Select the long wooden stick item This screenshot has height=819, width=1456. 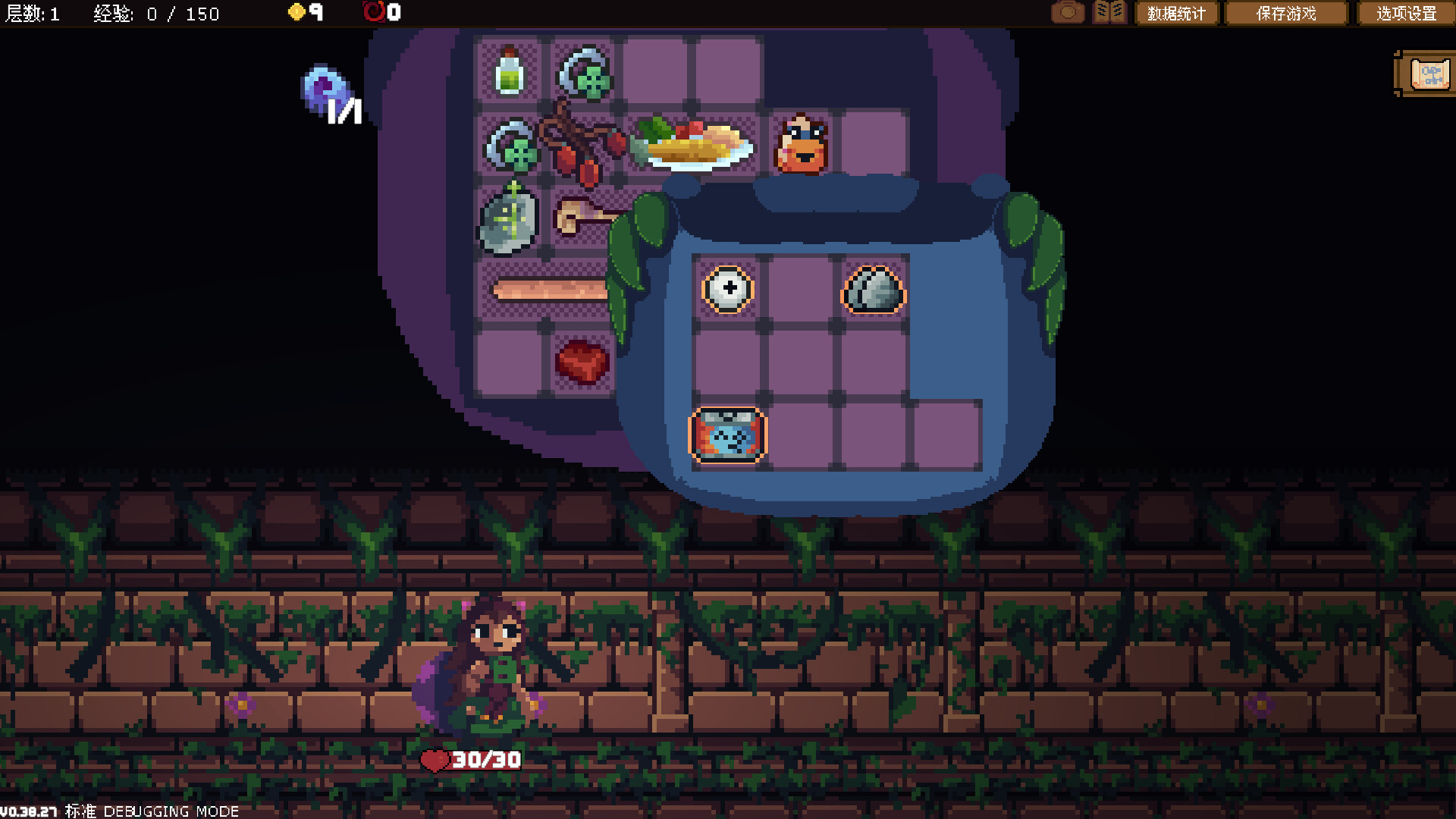551,290
